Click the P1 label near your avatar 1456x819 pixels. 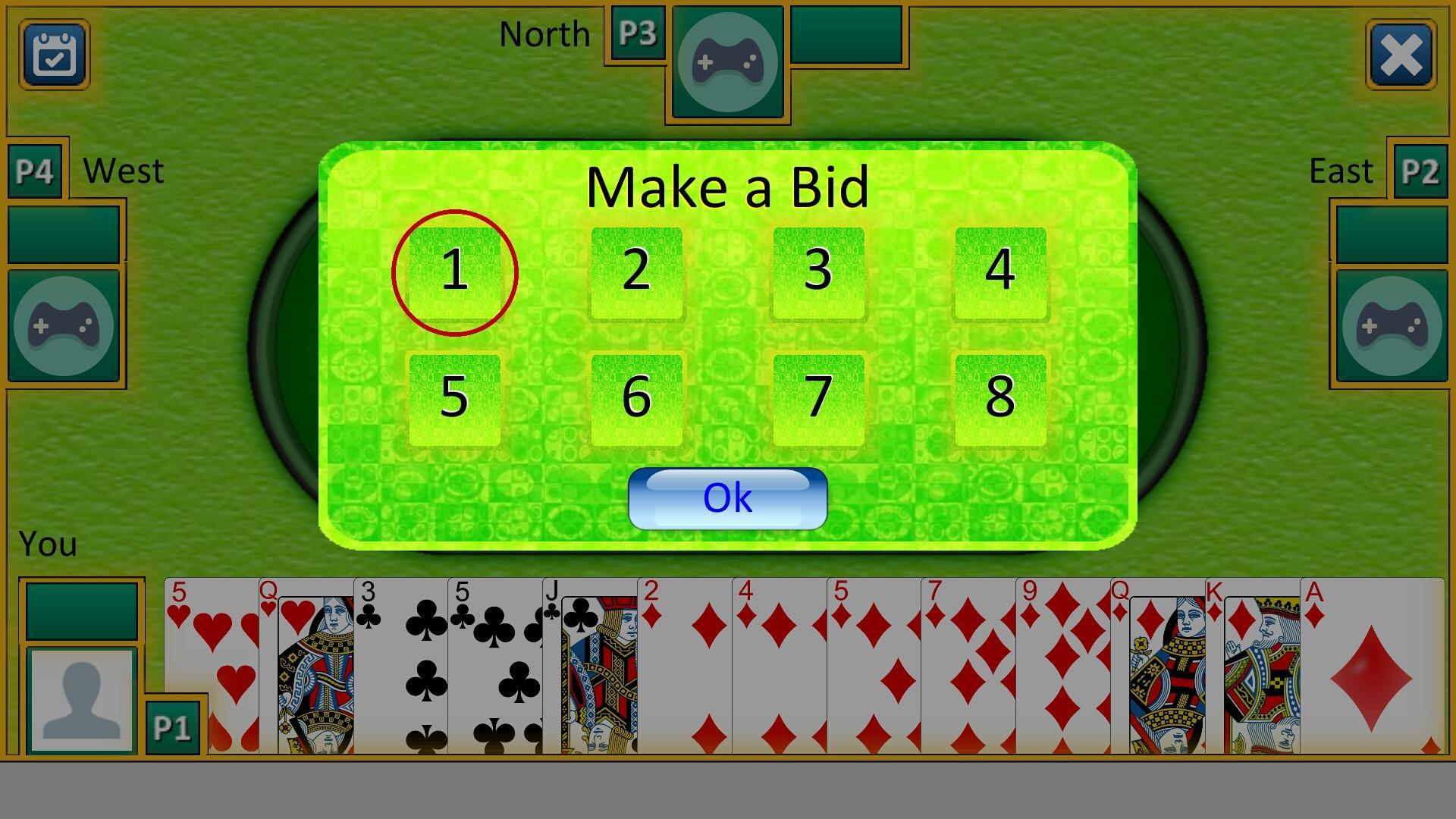[x=173, y=726]
